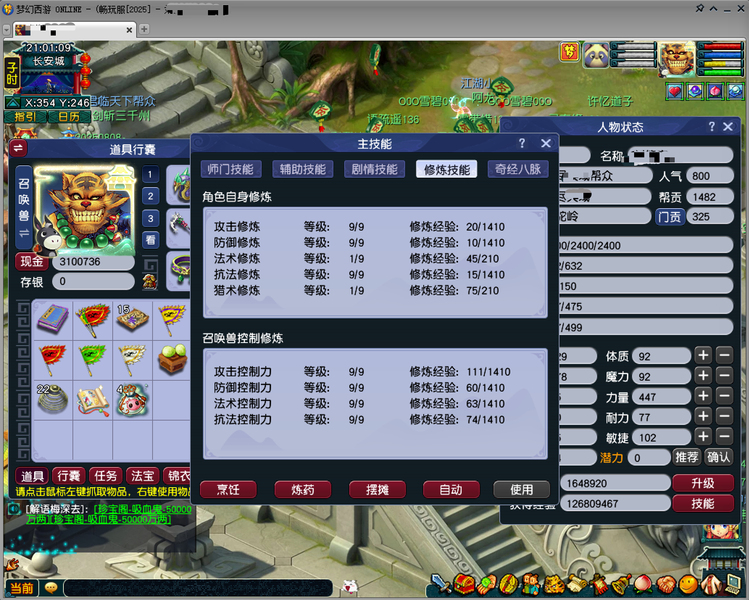Viewport: 749px width, 600px height.
Task: Switch to the 任务 inventory tab
Action: click(104, 476)
